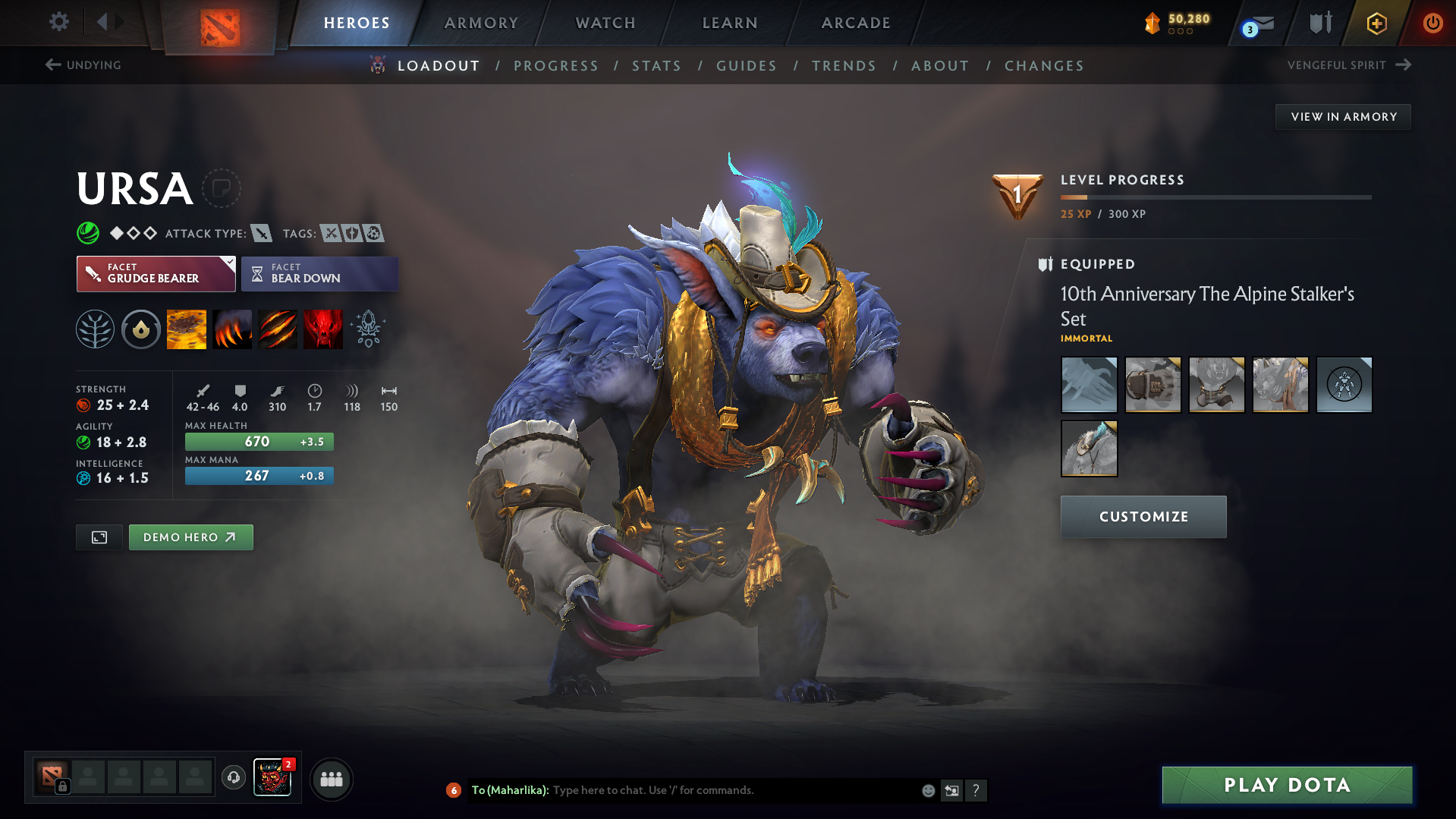Switch to the Stats tab
Image resolution: width=1456 pixels, height=819 pixels.
[x=656, y=66]
